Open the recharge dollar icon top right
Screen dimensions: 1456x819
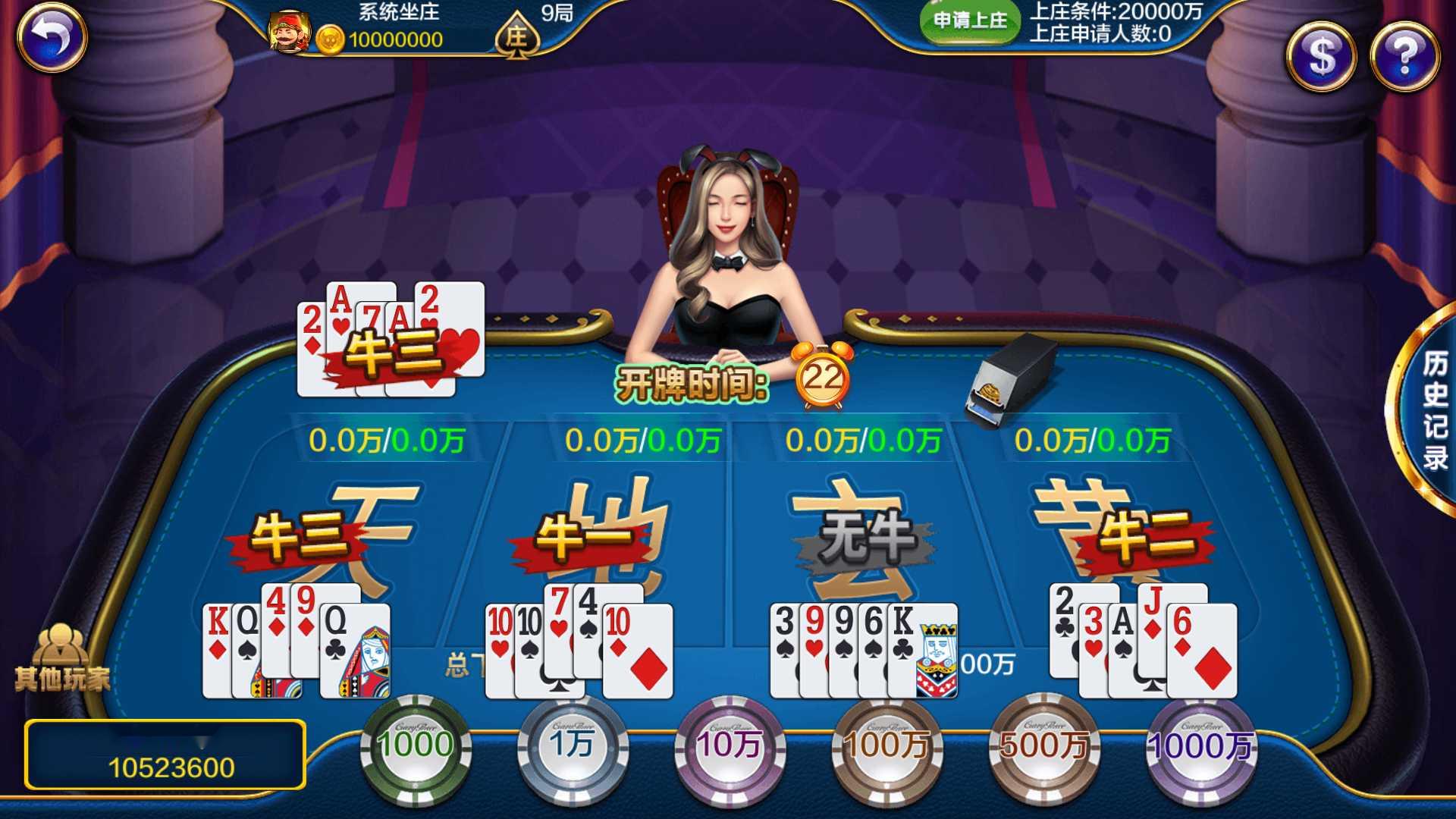1320,57
